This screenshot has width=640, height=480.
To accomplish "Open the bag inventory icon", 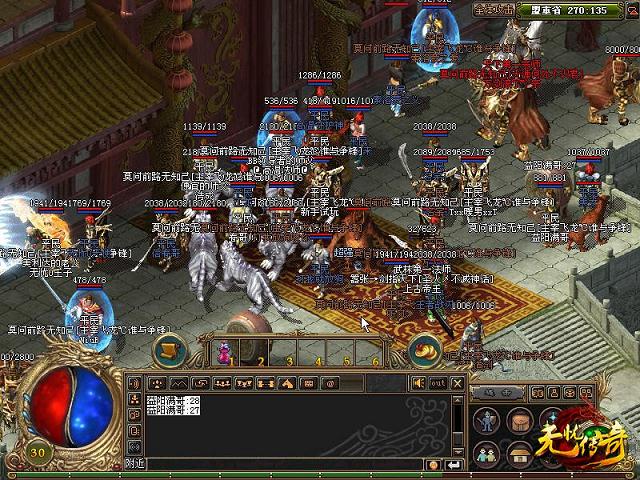I will click(x=518, y=421).
